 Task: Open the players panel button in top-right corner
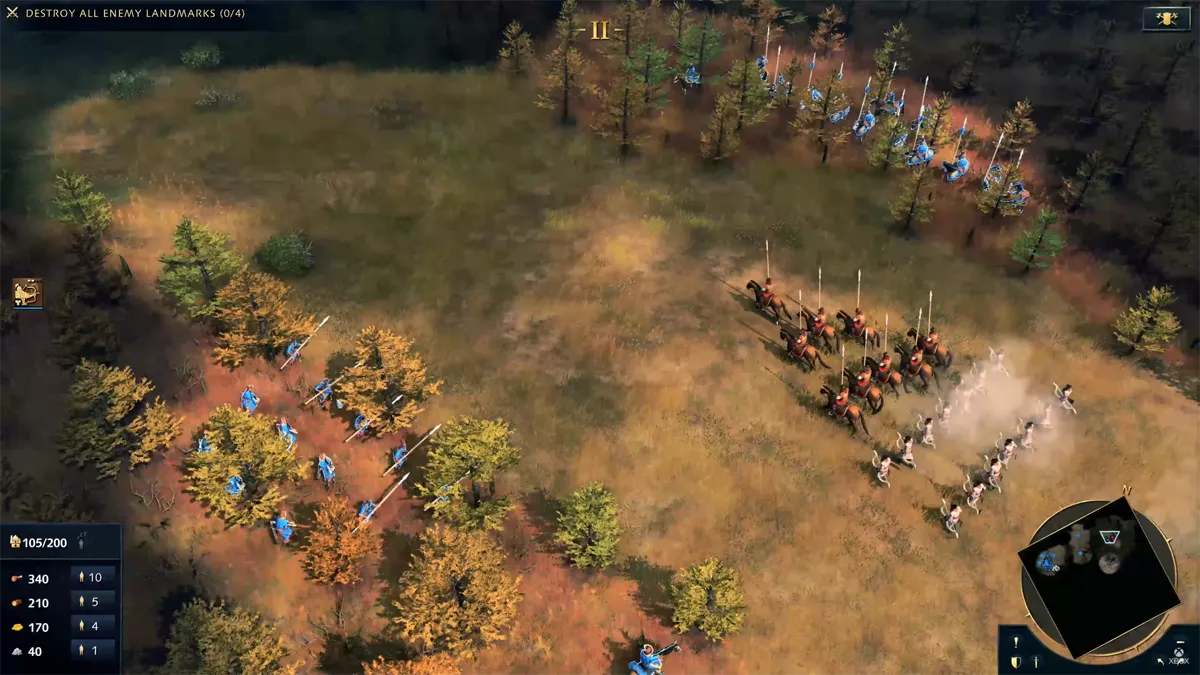1164,18
